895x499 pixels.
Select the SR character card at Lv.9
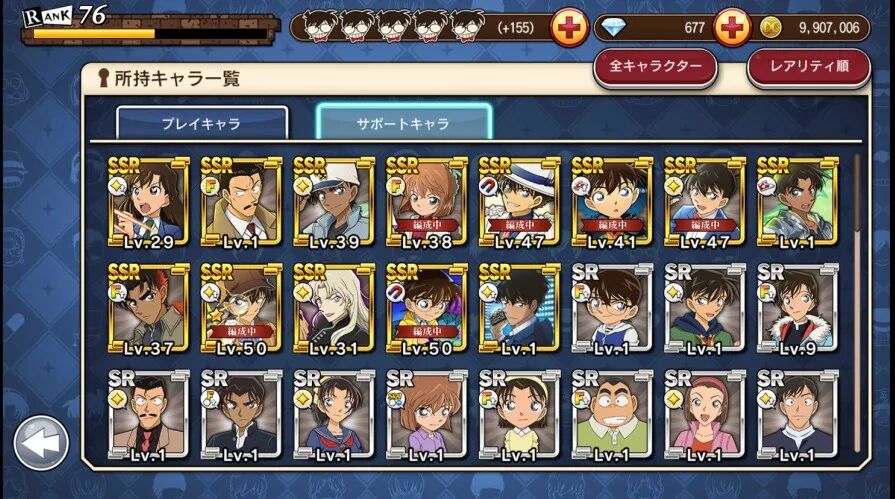(x=798, y=309)
